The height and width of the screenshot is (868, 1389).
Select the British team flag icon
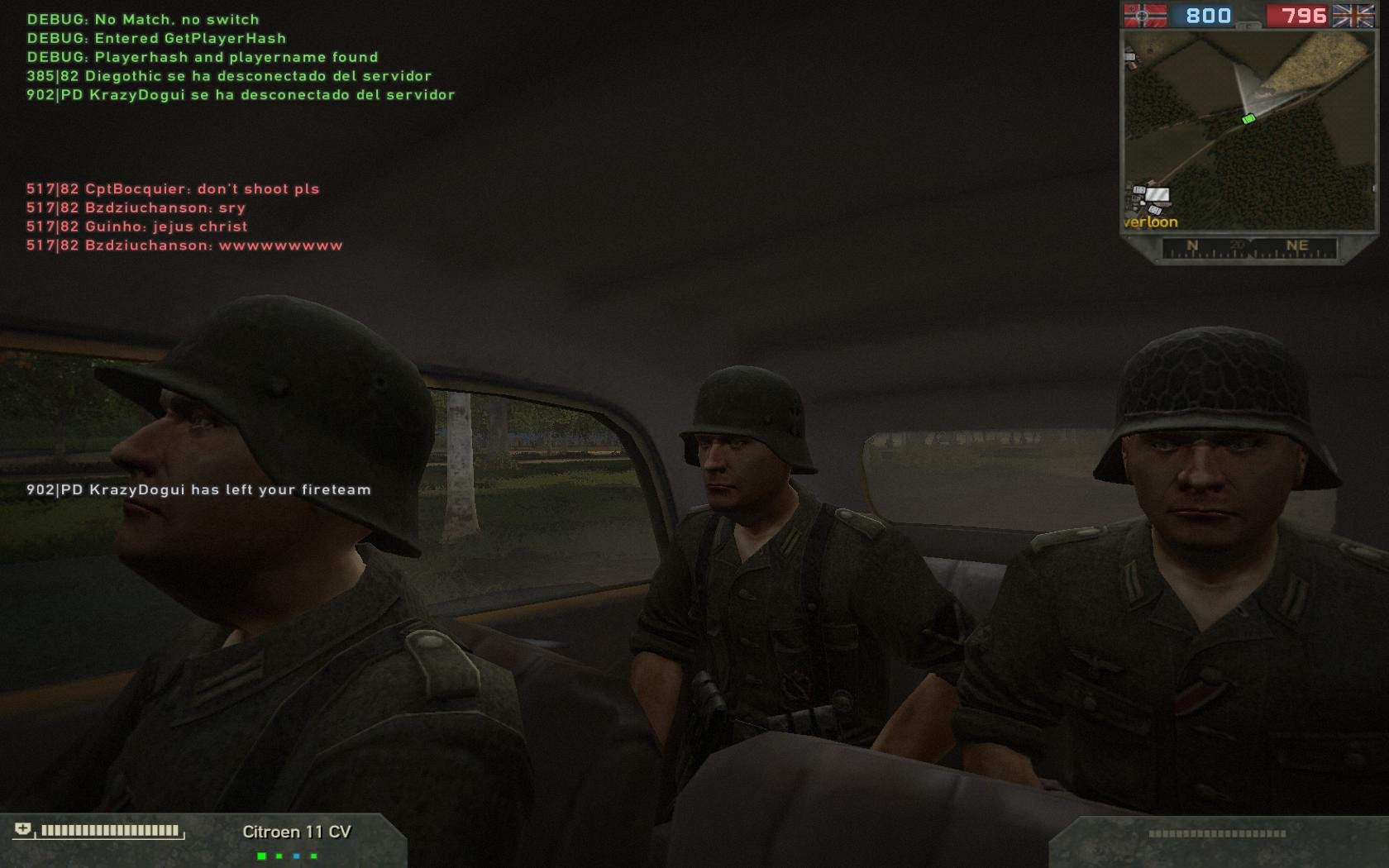[x=1353, y=16]
